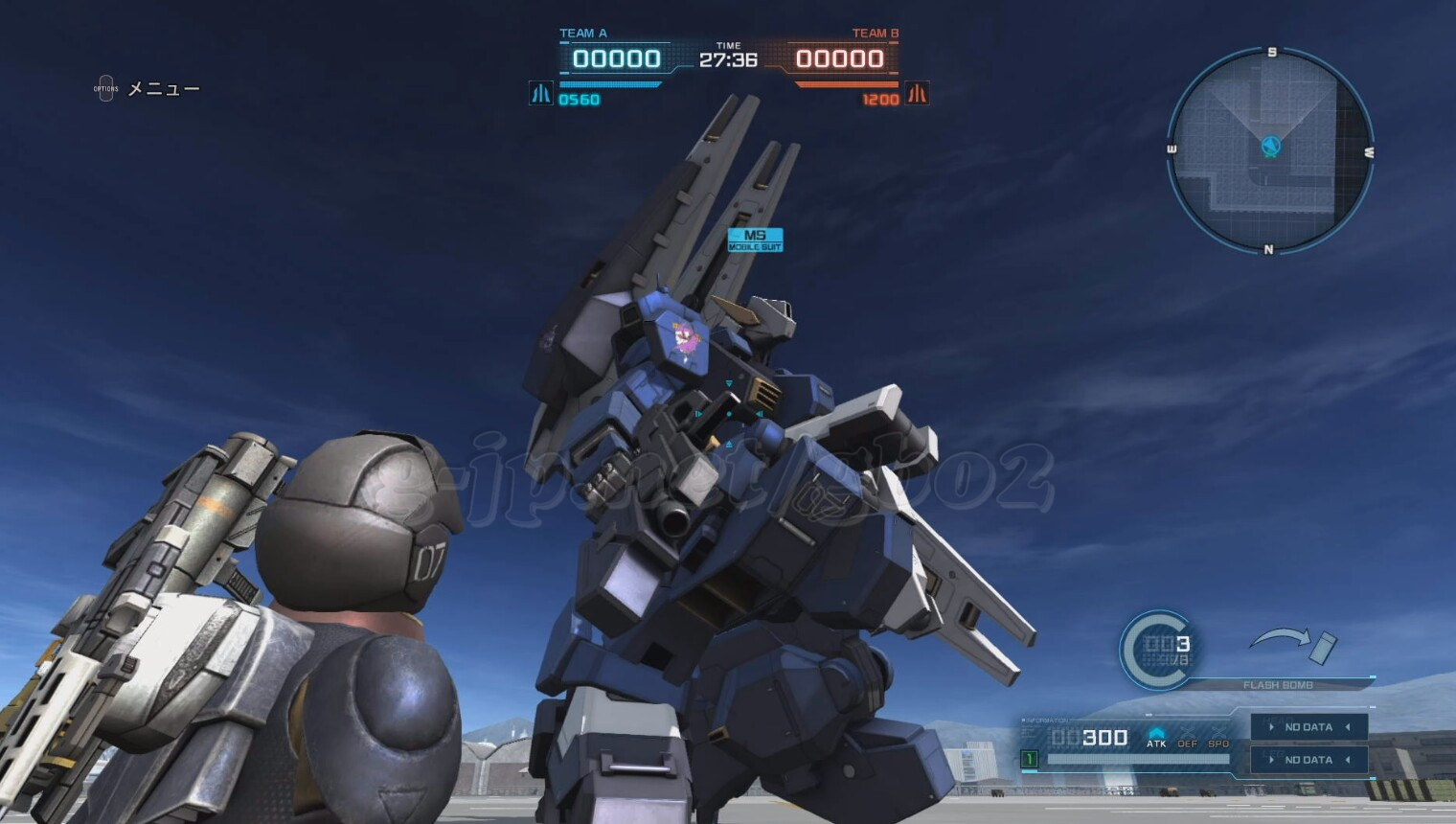Click the Team B orange emblem icon
This screenshot has width=1456, height=824.
coord(917,94)
